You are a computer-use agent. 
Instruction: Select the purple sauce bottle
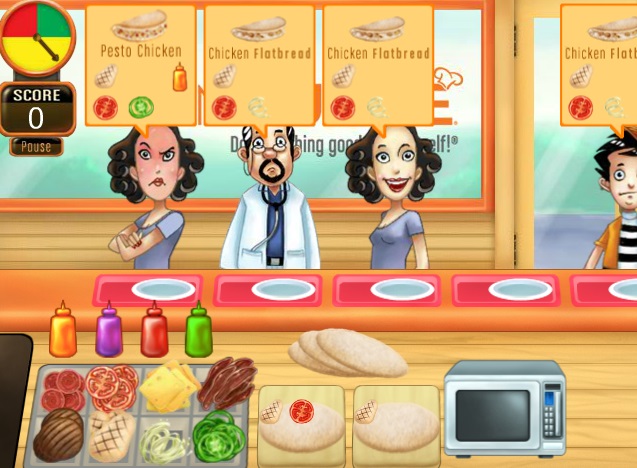pos(108,332)
